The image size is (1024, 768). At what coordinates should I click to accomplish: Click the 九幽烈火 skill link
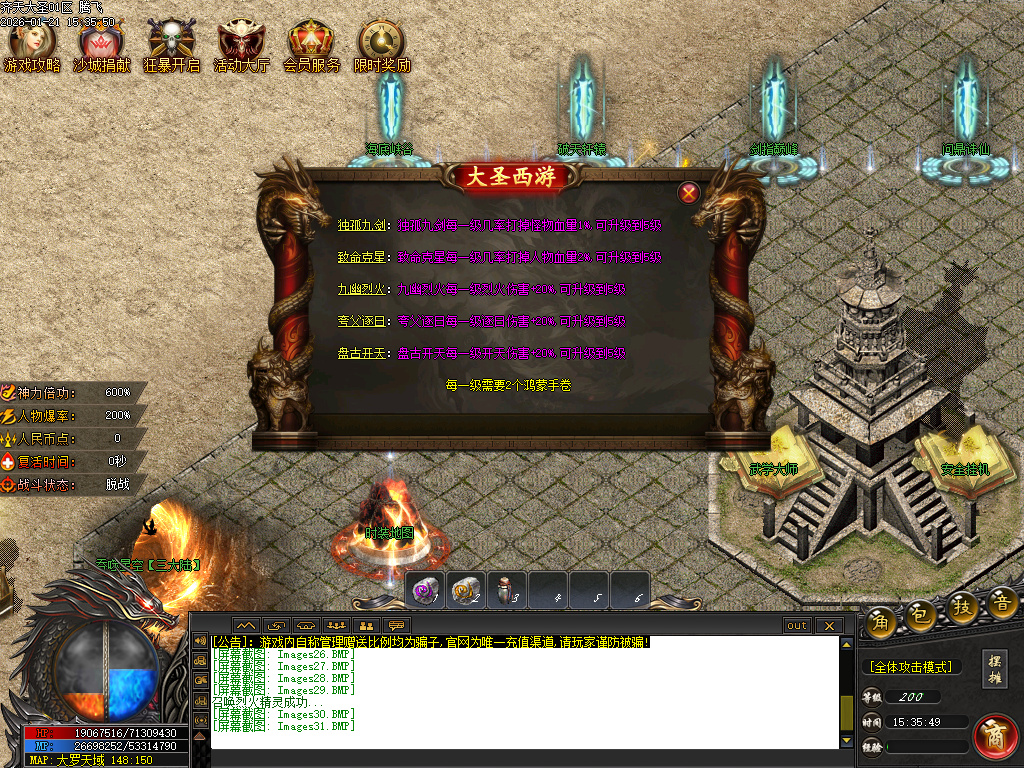click(360, 290)
